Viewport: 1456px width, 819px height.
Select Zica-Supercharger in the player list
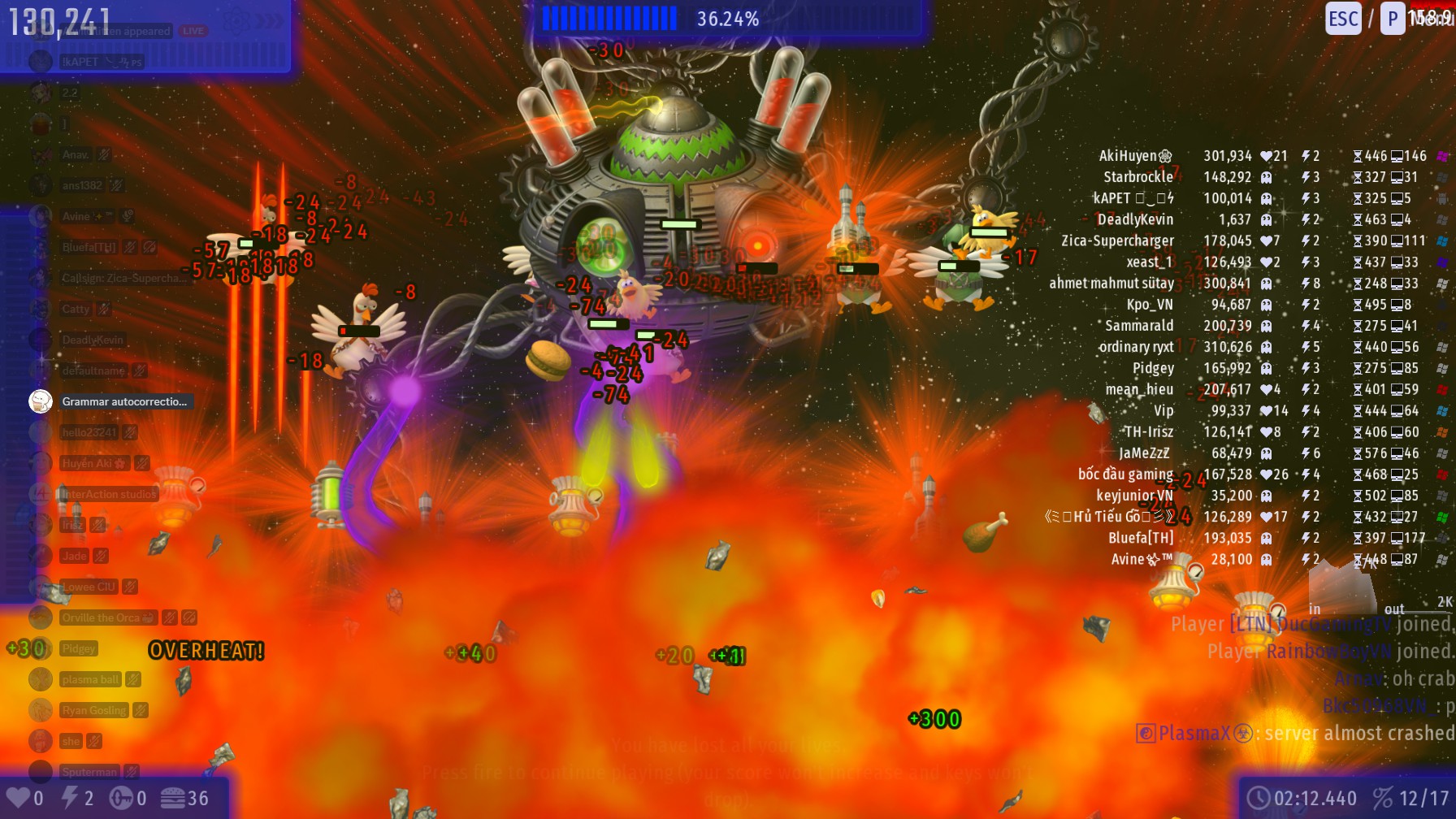[1117, 240]
